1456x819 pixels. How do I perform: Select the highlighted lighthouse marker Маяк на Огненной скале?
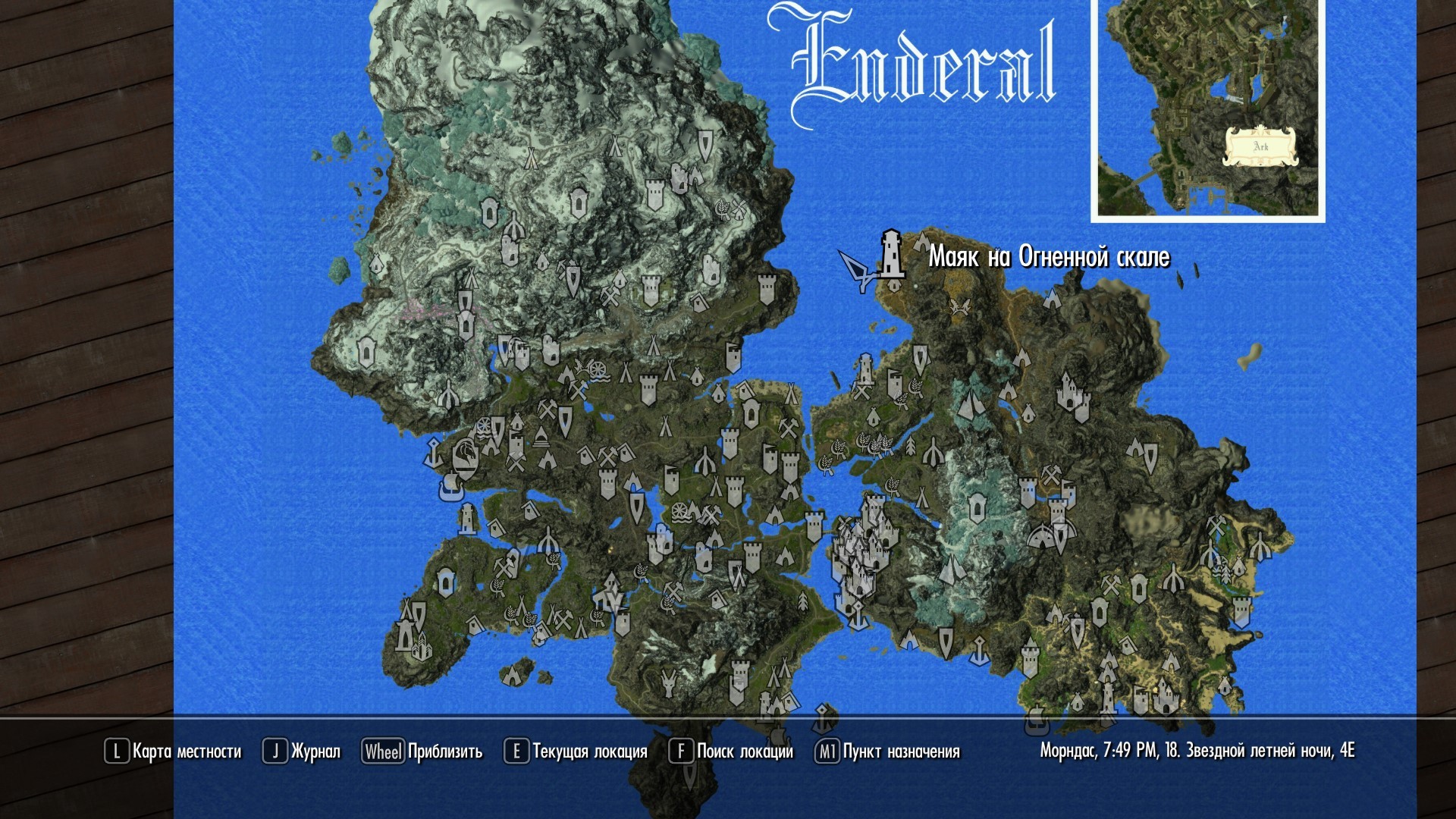pos(891,256)
